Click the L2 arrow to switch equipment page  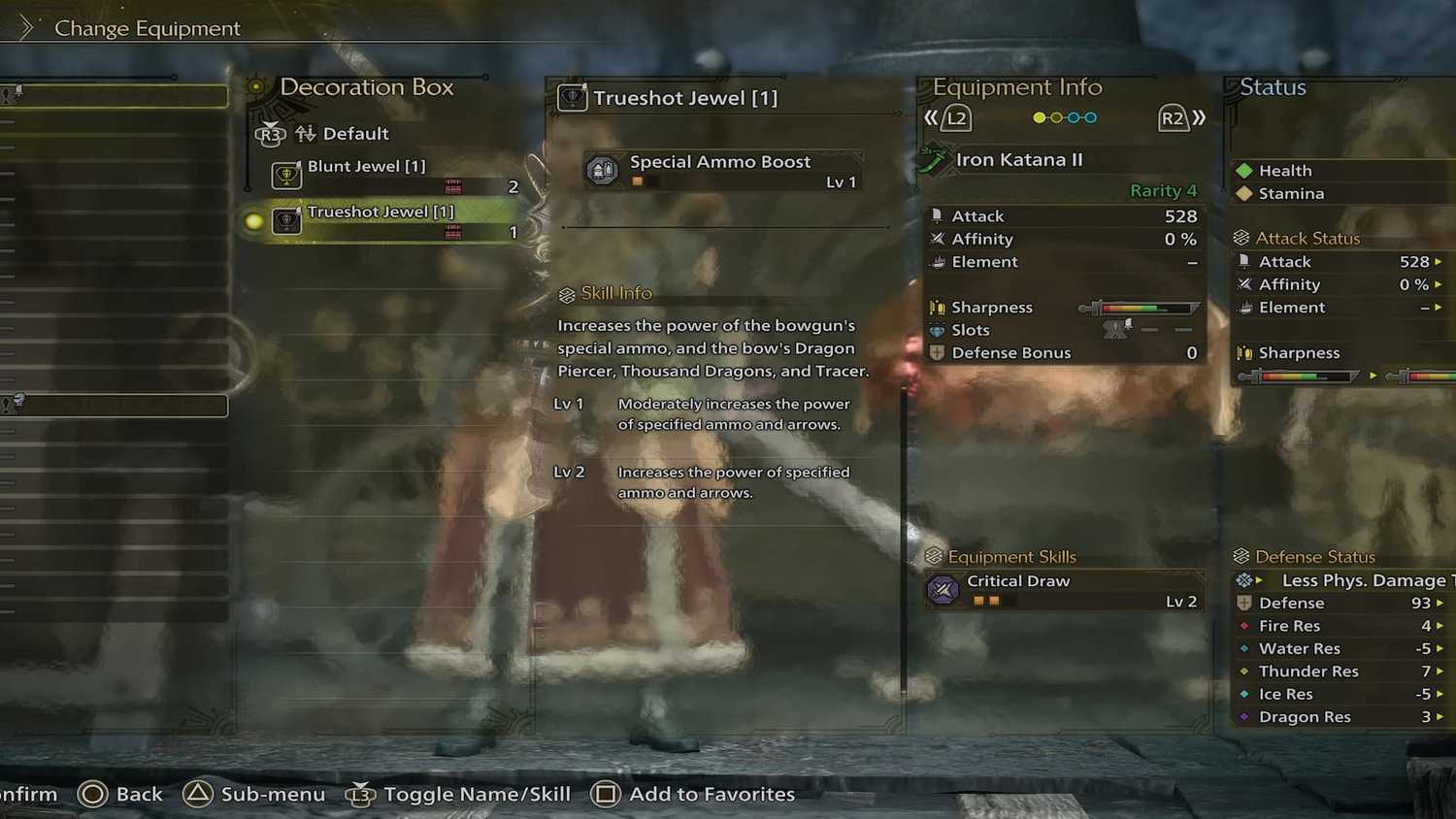click(955, 117)
